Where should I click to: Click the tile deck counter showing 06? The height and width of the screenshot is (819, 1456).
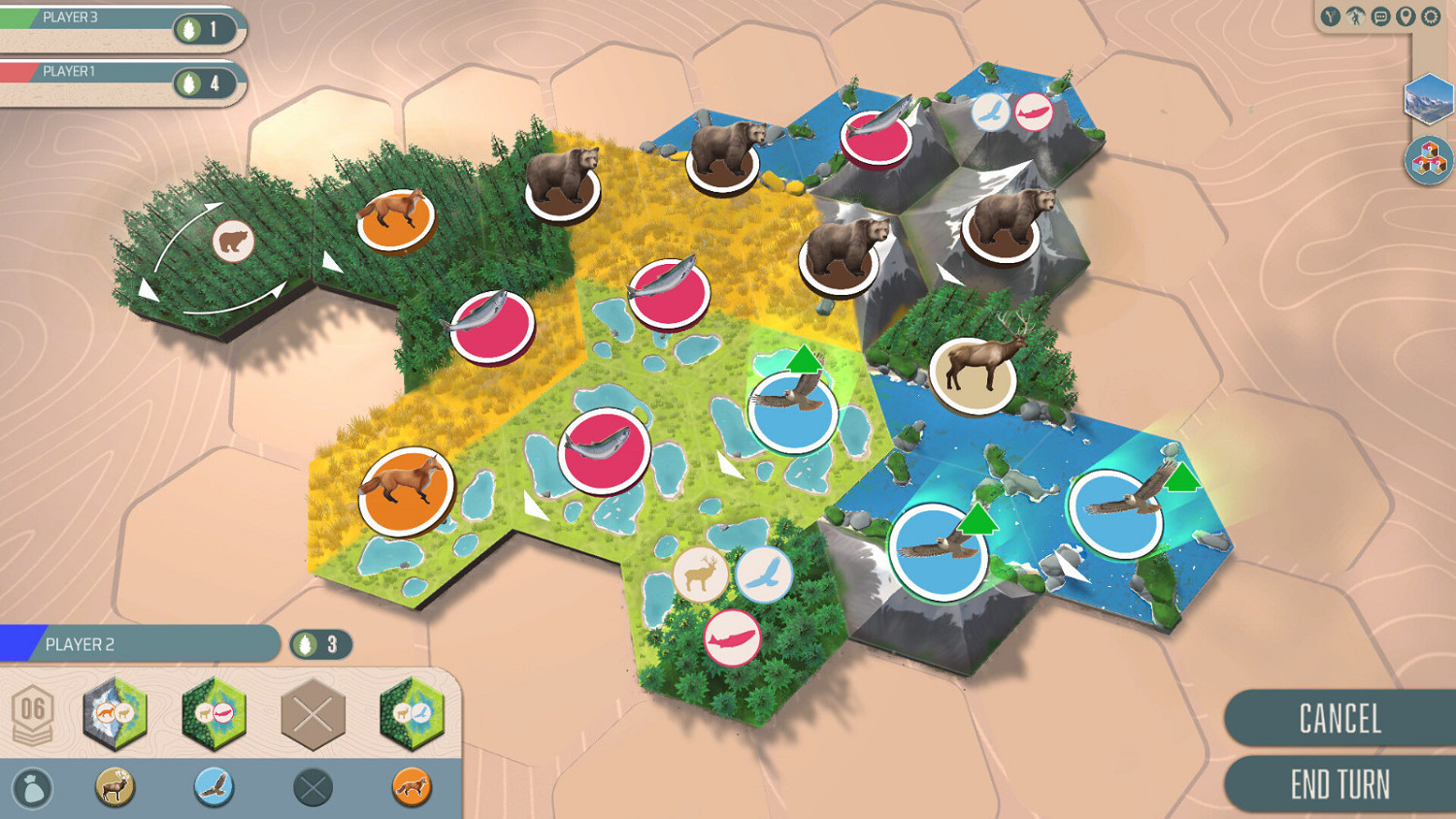(x=36, y=710)
